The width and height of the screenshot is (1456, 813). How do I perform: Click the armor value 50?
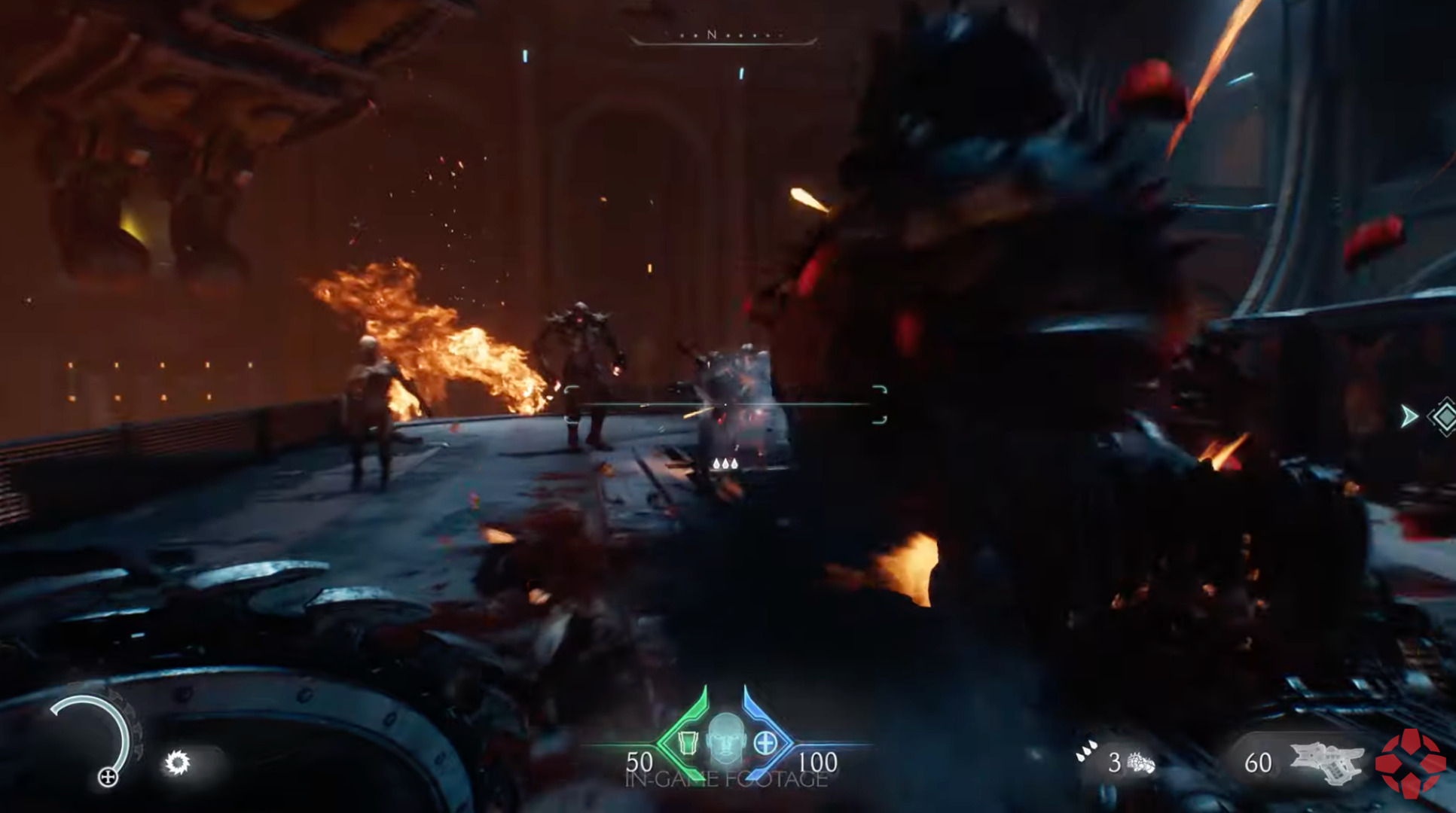click(x=639, y=762)
